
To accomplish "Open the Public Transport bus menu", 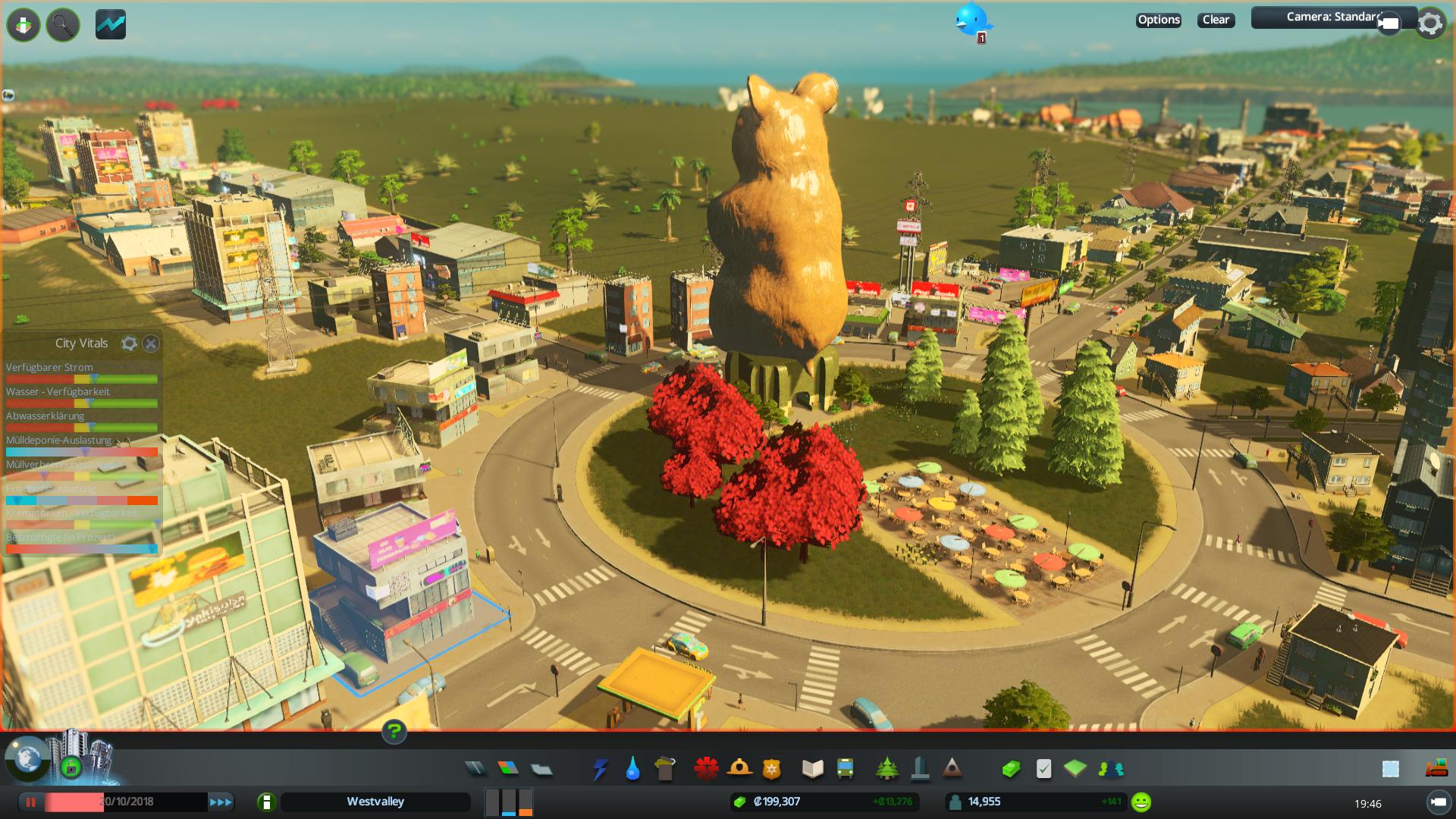I will coord(846,769).
